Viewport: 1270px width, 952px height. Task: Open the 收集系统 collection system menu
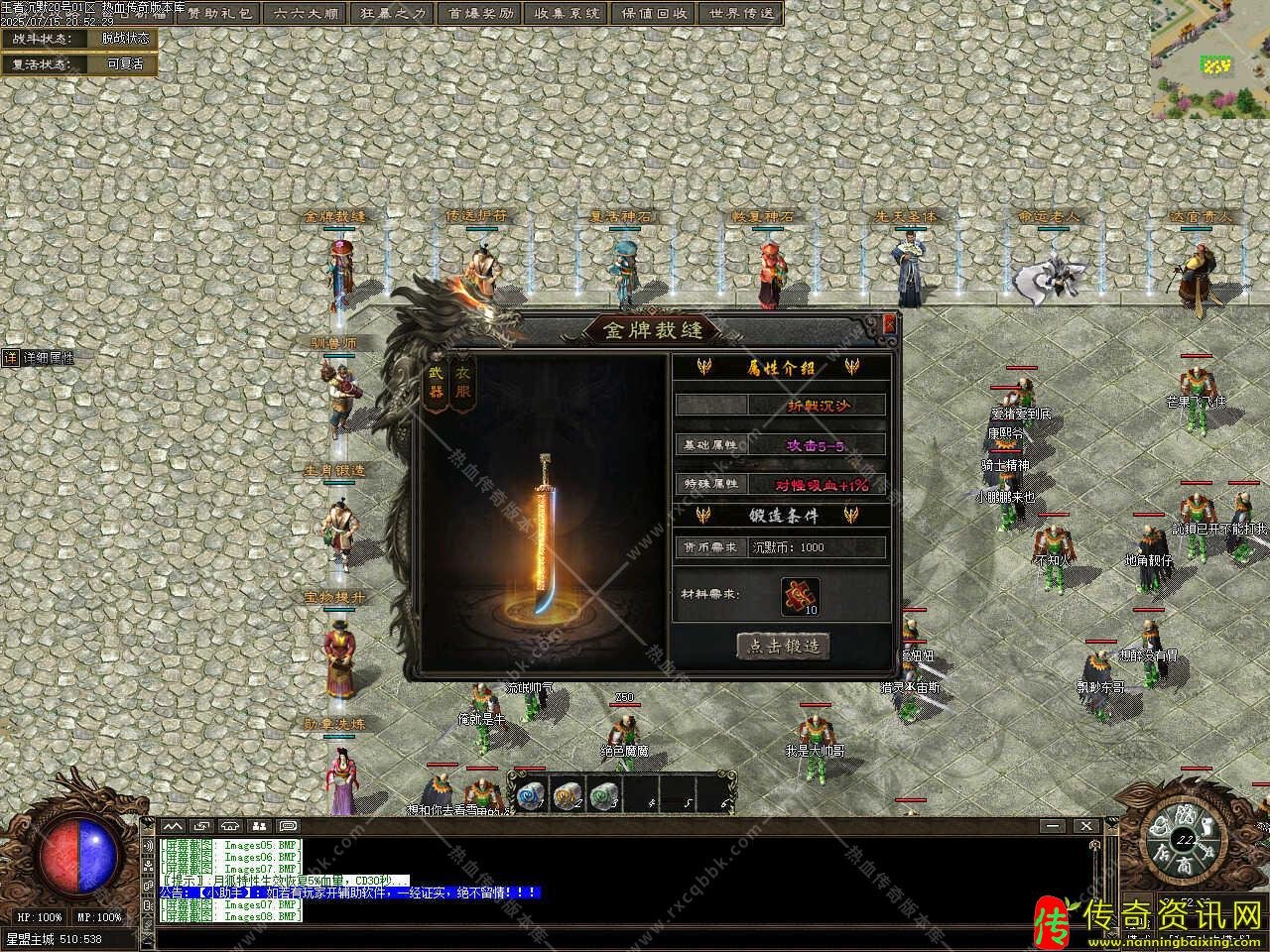point(567,14)
